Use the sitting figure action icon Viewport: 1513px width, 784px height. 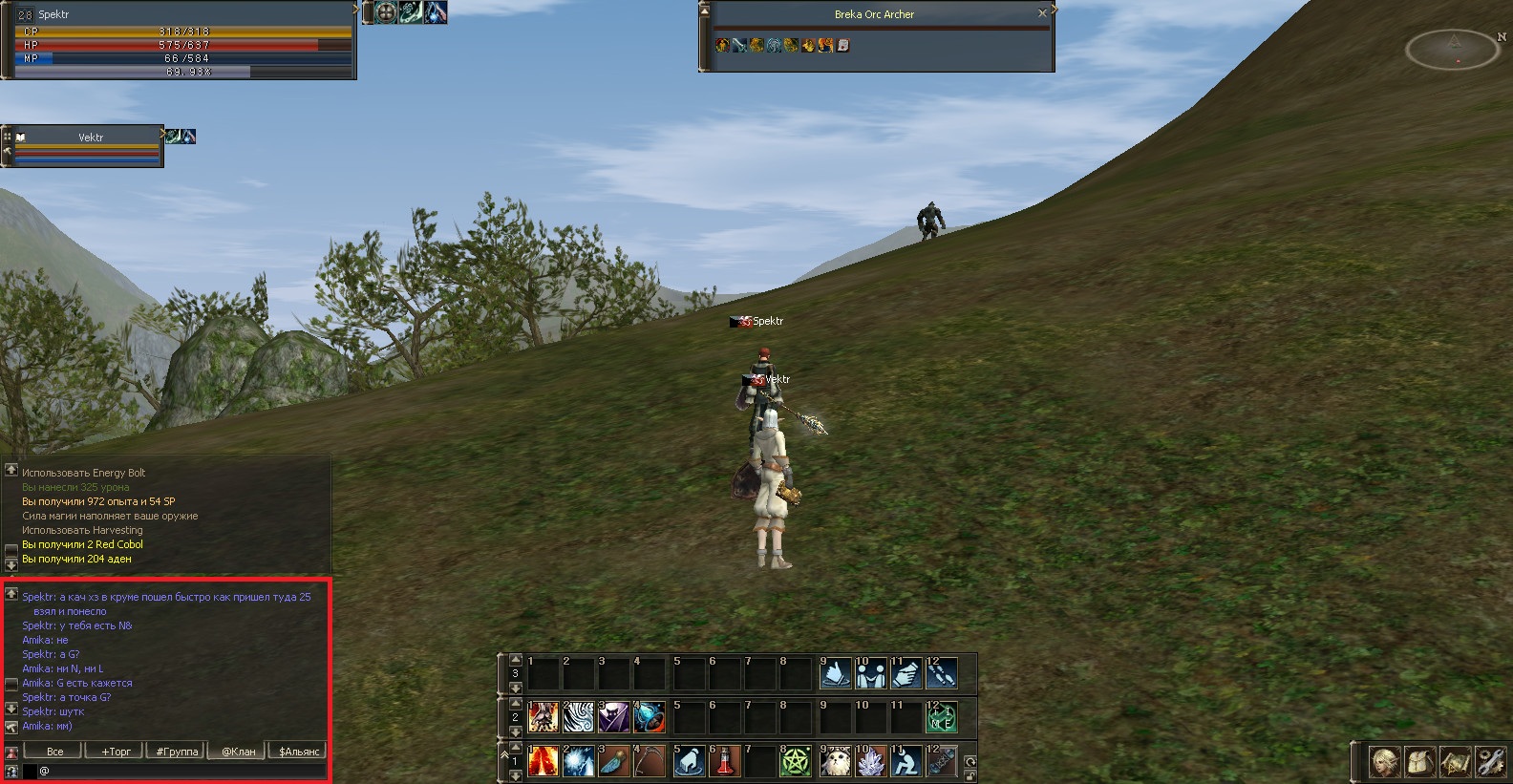point(906,761)
